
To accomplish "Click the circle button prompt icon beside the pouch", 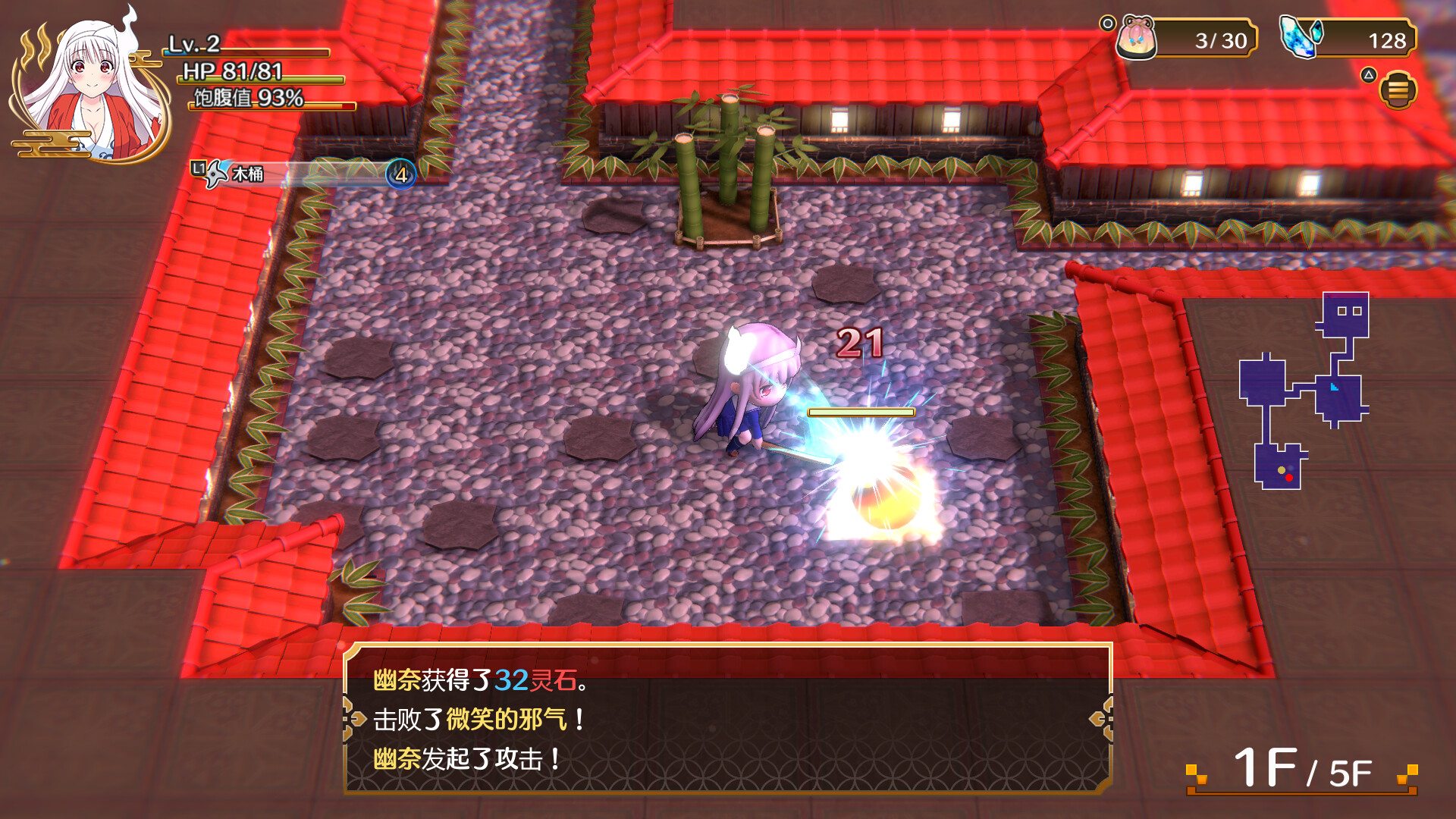I will tap(1109, 22).
